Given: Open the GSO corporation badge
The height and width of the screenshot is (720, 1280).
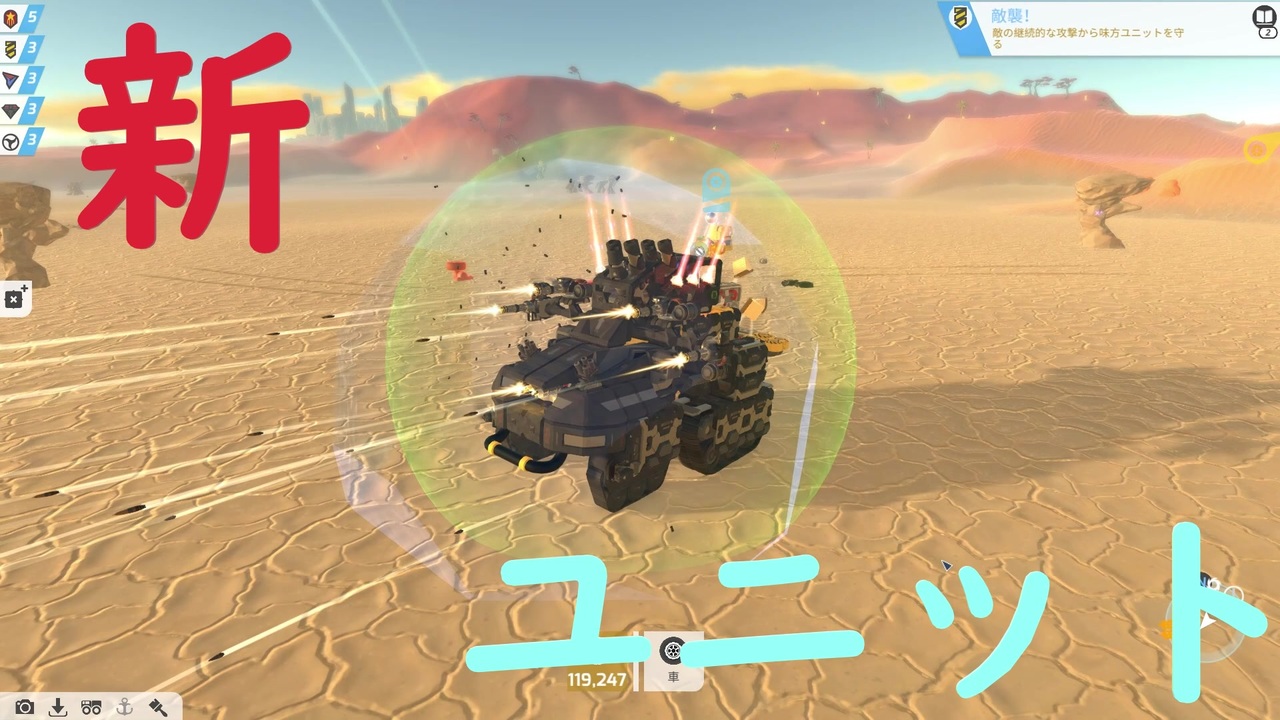Looking at the screenshot, I should click(10, 17).
